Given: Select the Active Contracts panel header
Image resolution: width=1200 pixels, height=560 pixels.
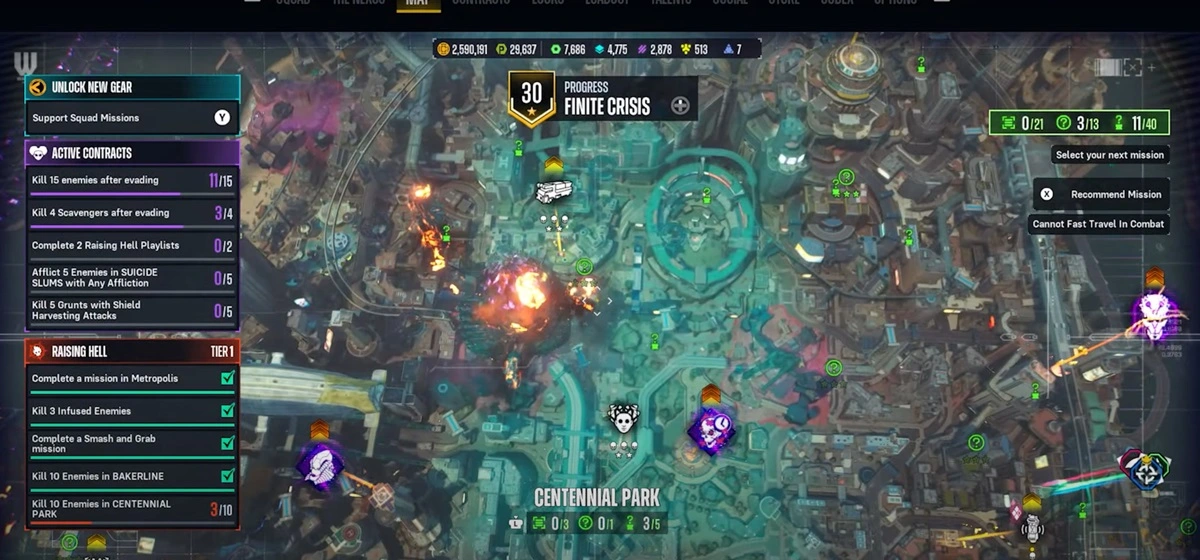Looking at the screenshot, I should tap(131, 153).
